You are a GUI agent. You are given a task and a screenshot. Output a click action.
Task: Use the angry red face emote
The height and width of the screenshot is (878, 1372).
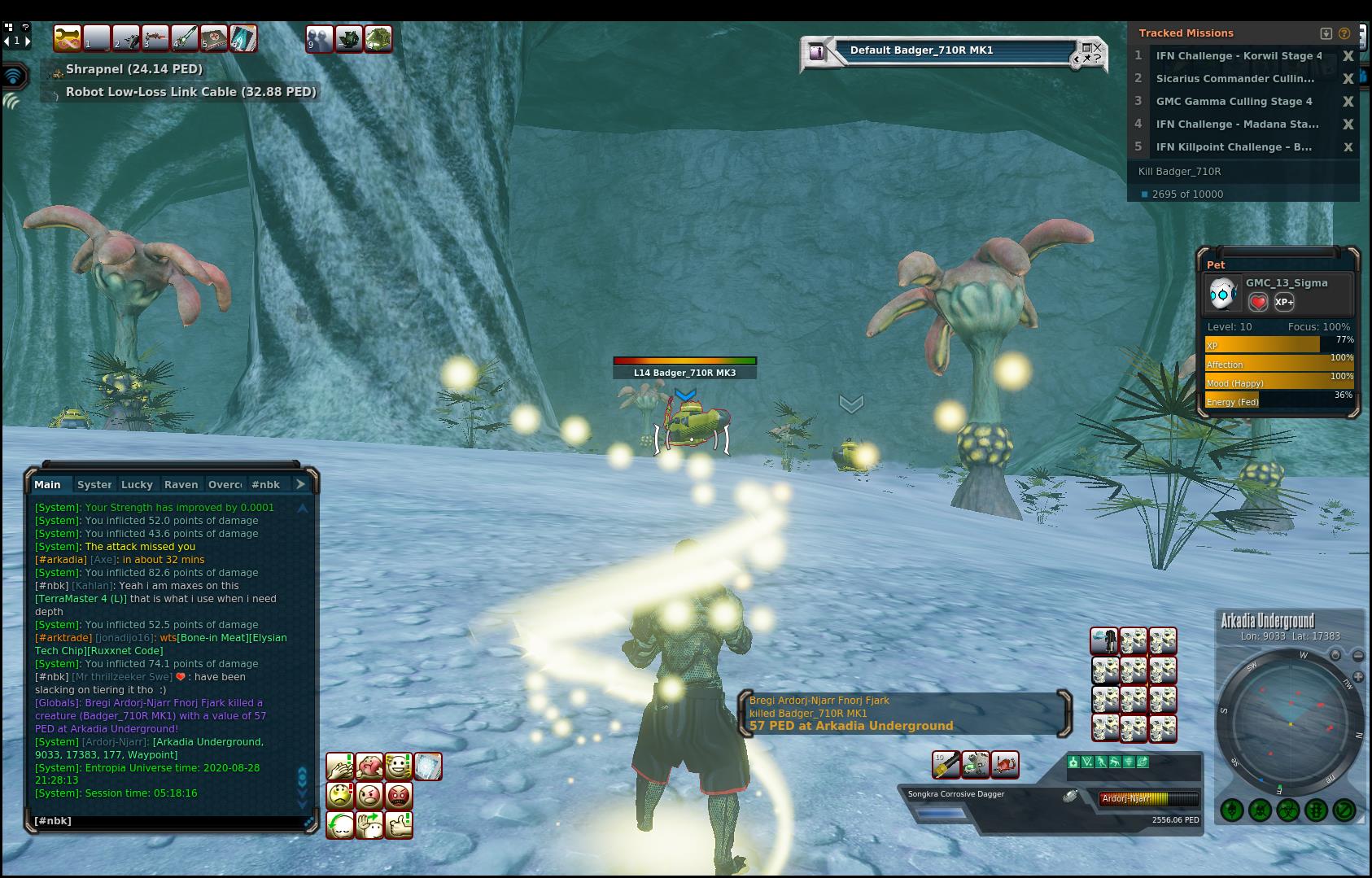tap(398, 795)
